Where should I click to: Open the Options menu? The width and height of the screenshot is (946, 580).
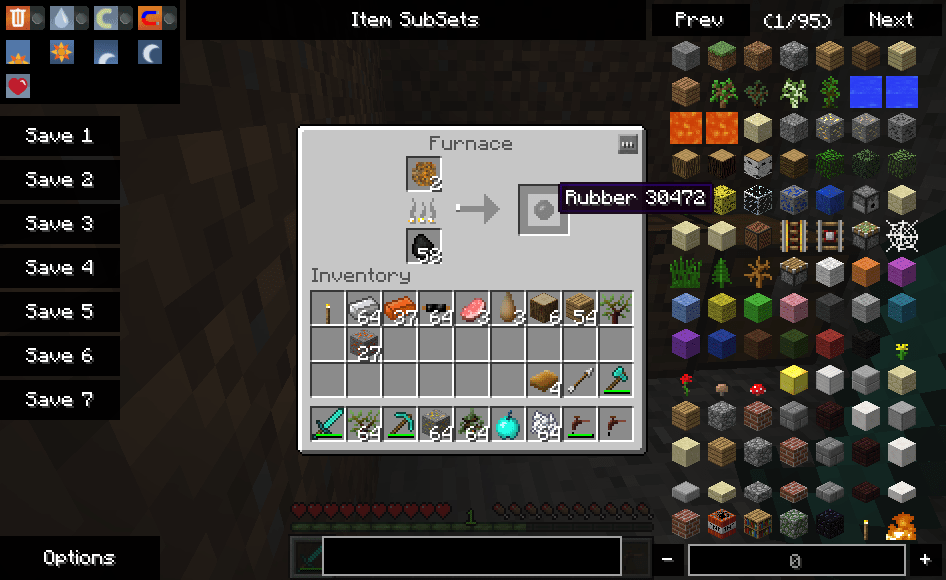(79, 558)
